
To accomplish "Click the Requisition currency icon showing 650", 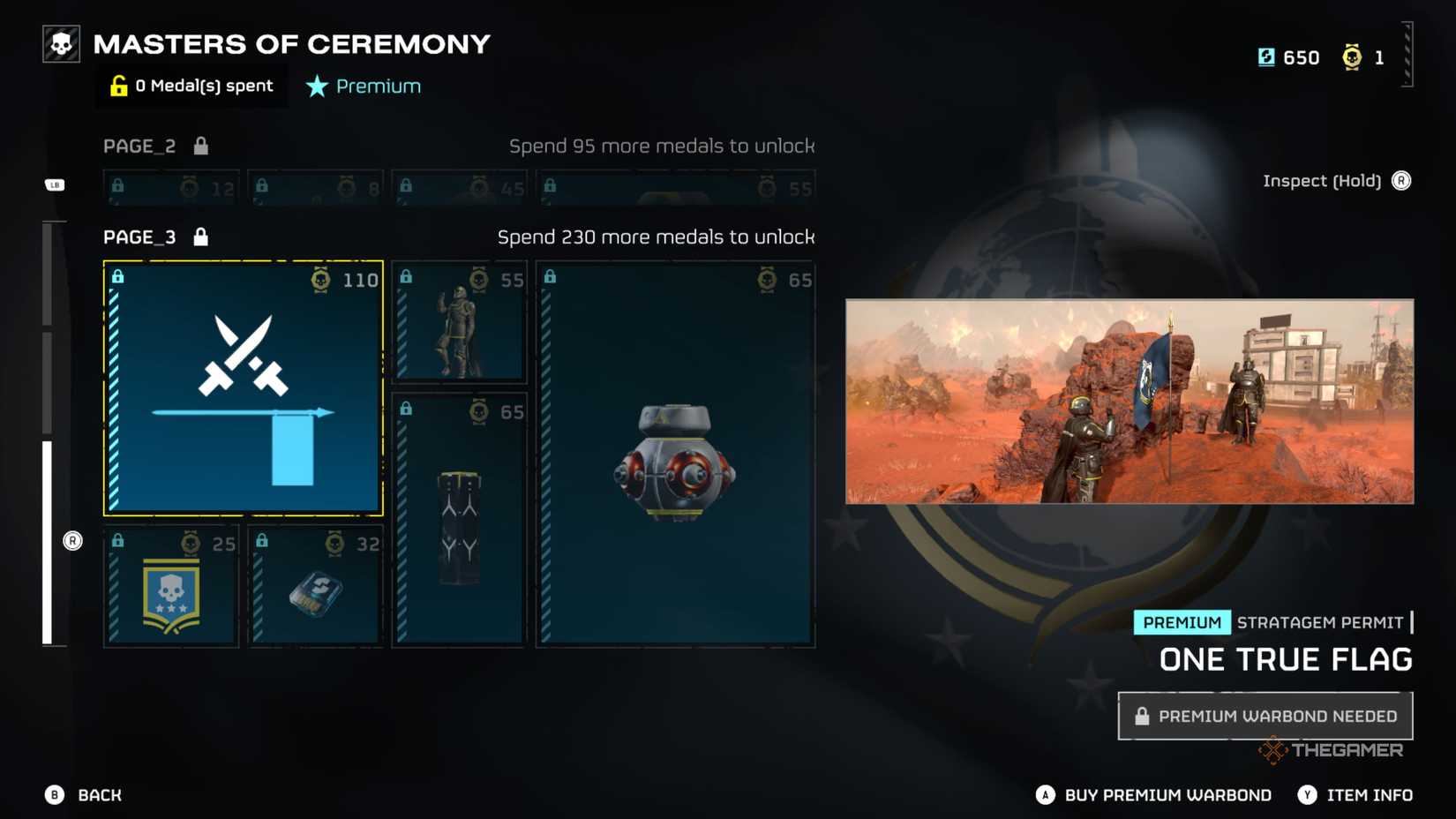I will 1268,56.
